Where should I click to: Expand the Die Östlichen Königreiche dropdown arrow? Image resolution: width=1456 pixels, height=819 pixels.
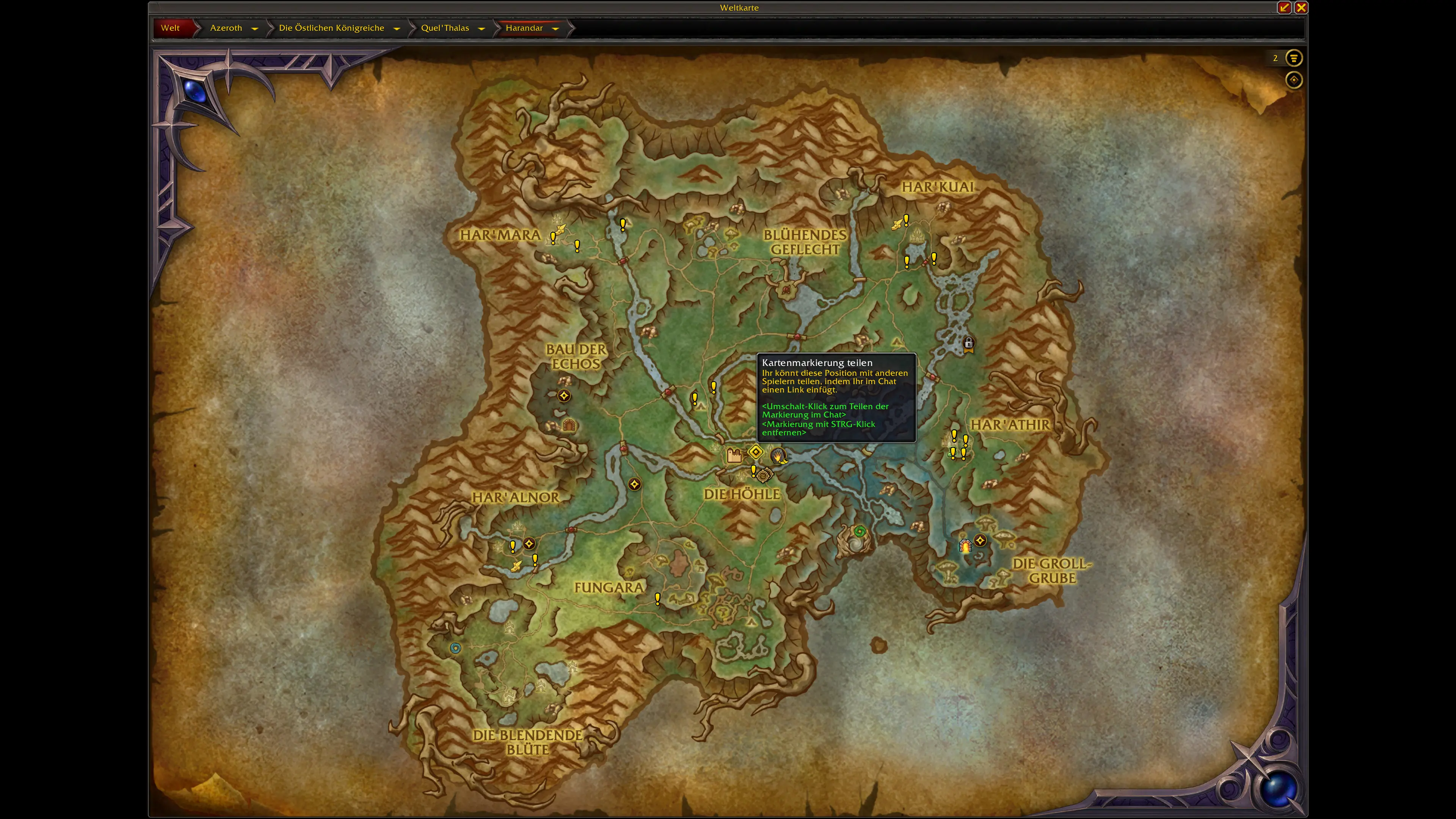tap(397, 28)
